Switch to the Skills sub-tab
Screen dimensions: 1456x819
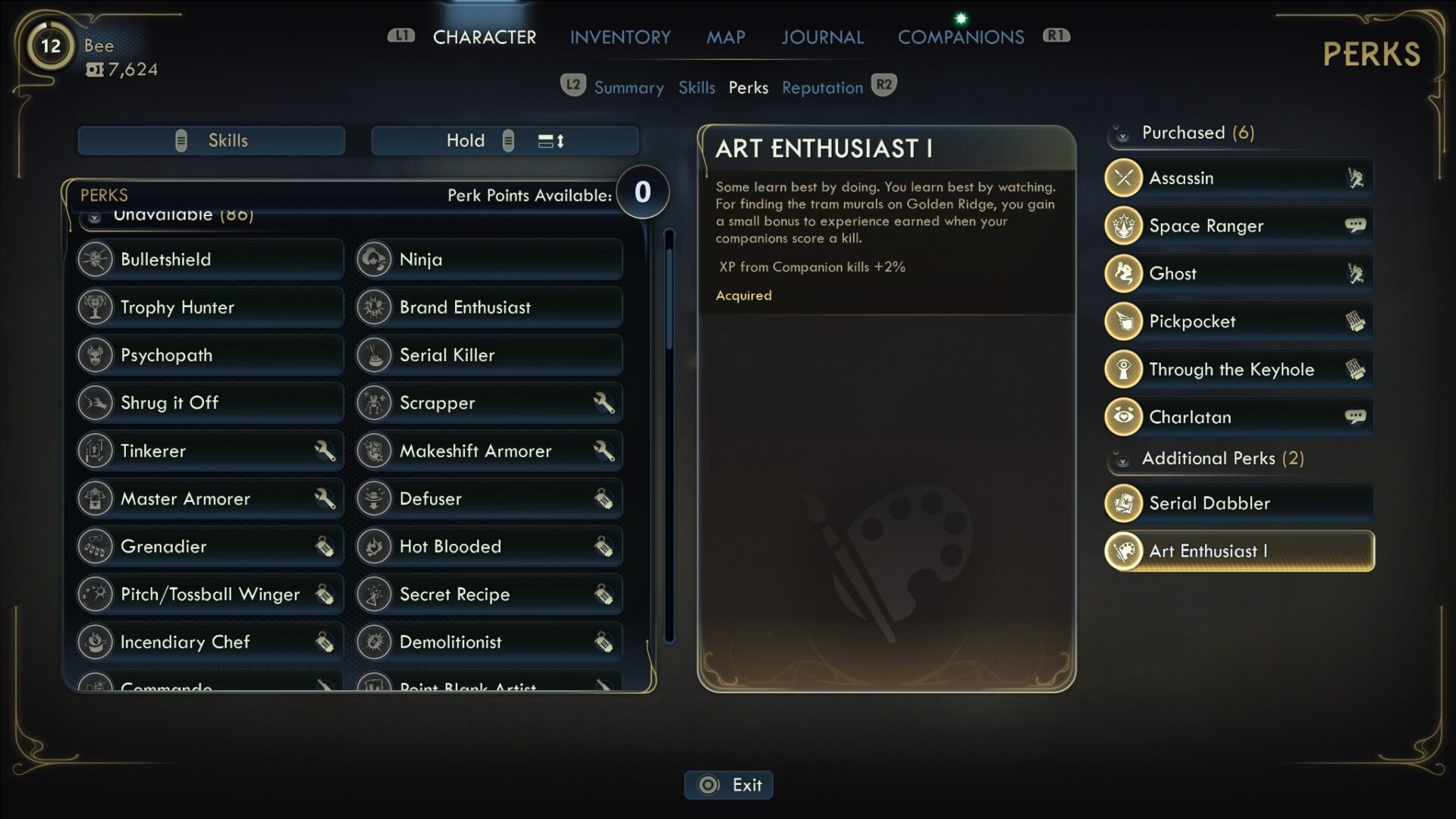click(x=696, y=88)
